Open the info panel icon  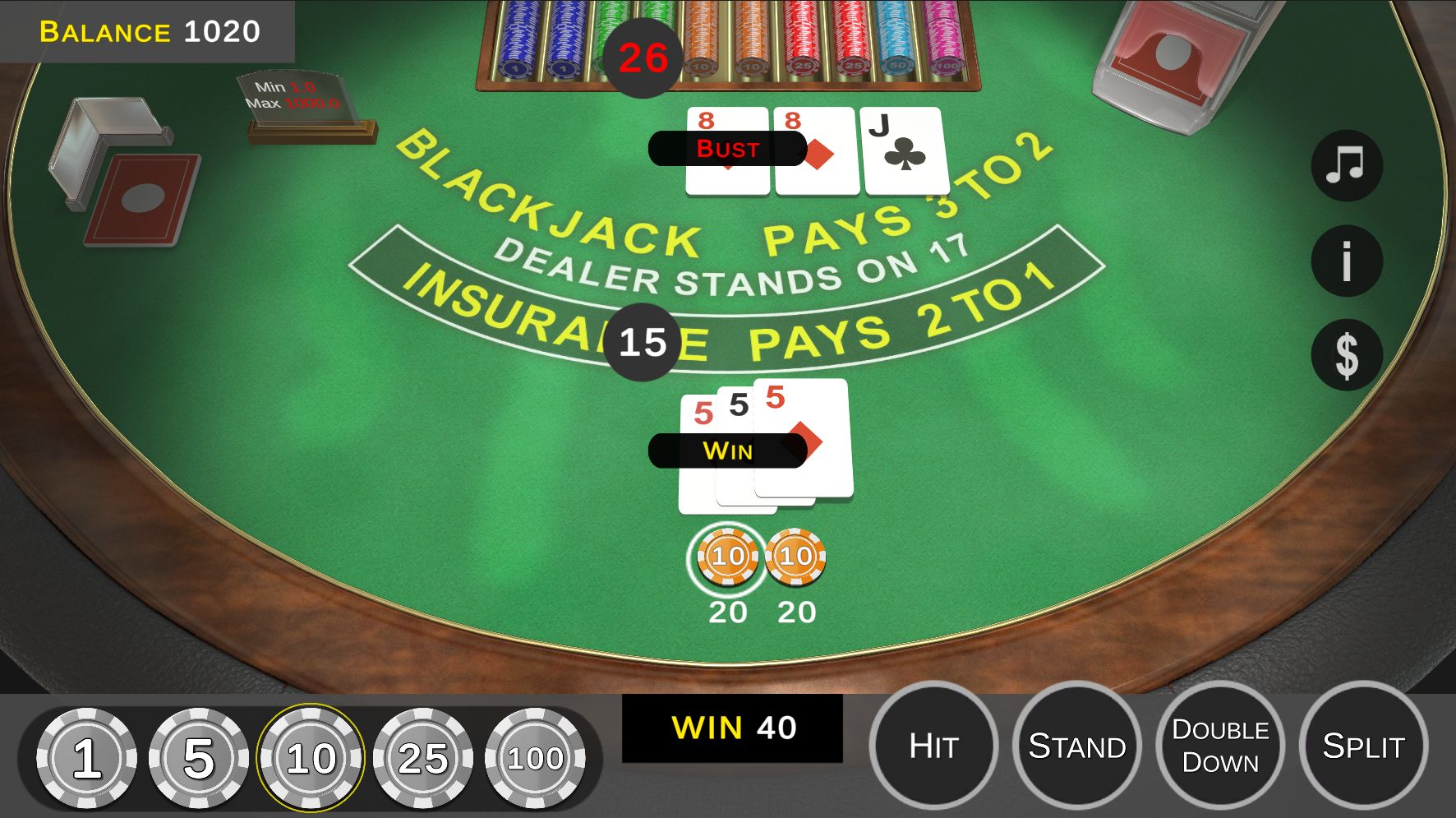tap(1346, 261)
